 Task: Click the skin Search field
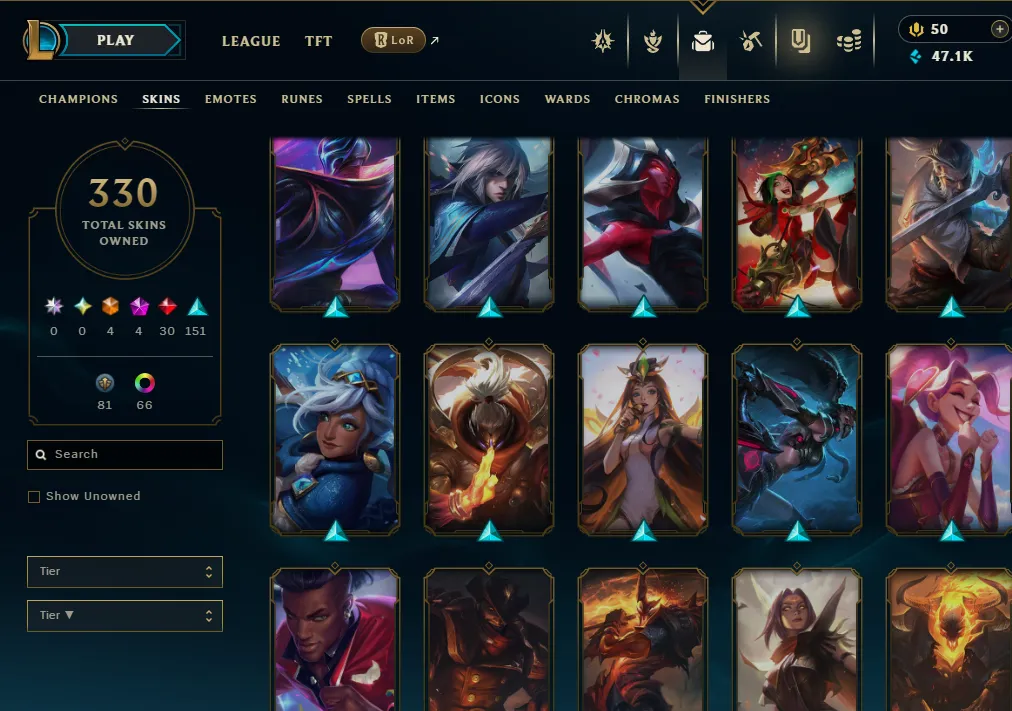[125, 455]
